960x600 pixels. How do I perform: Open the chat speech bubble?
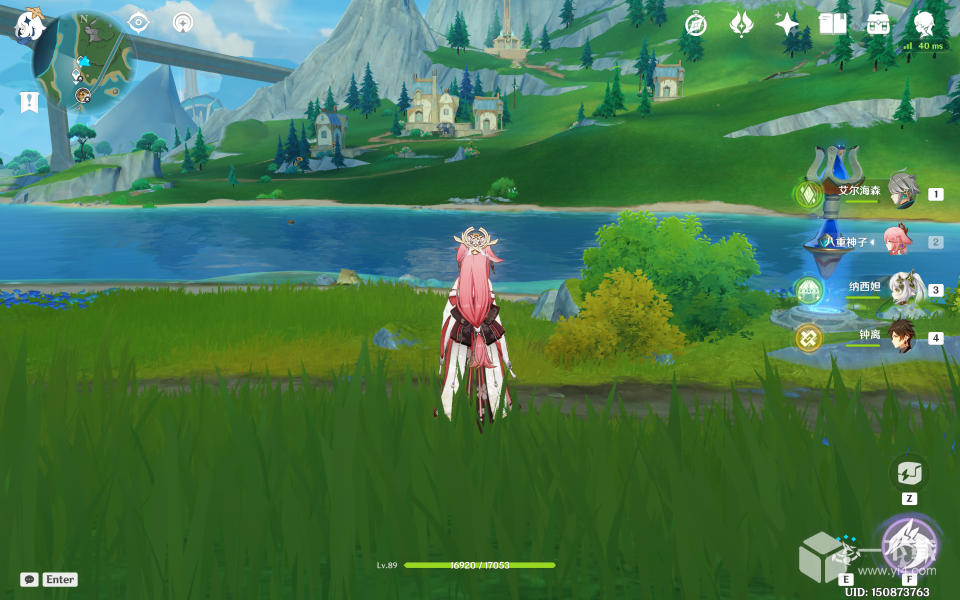29,579
